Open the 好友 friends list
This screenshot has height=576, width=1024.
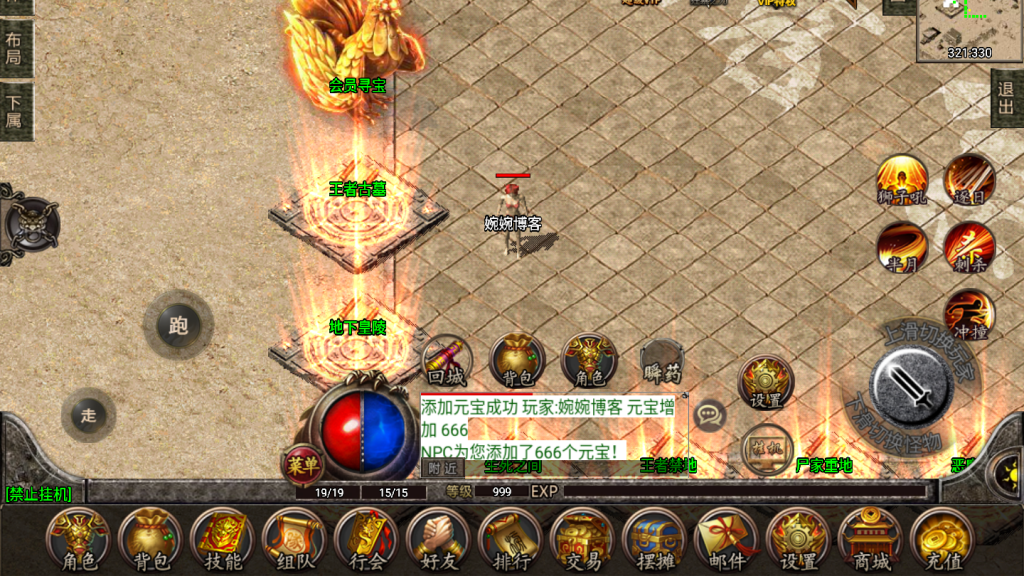click(437, 539)
